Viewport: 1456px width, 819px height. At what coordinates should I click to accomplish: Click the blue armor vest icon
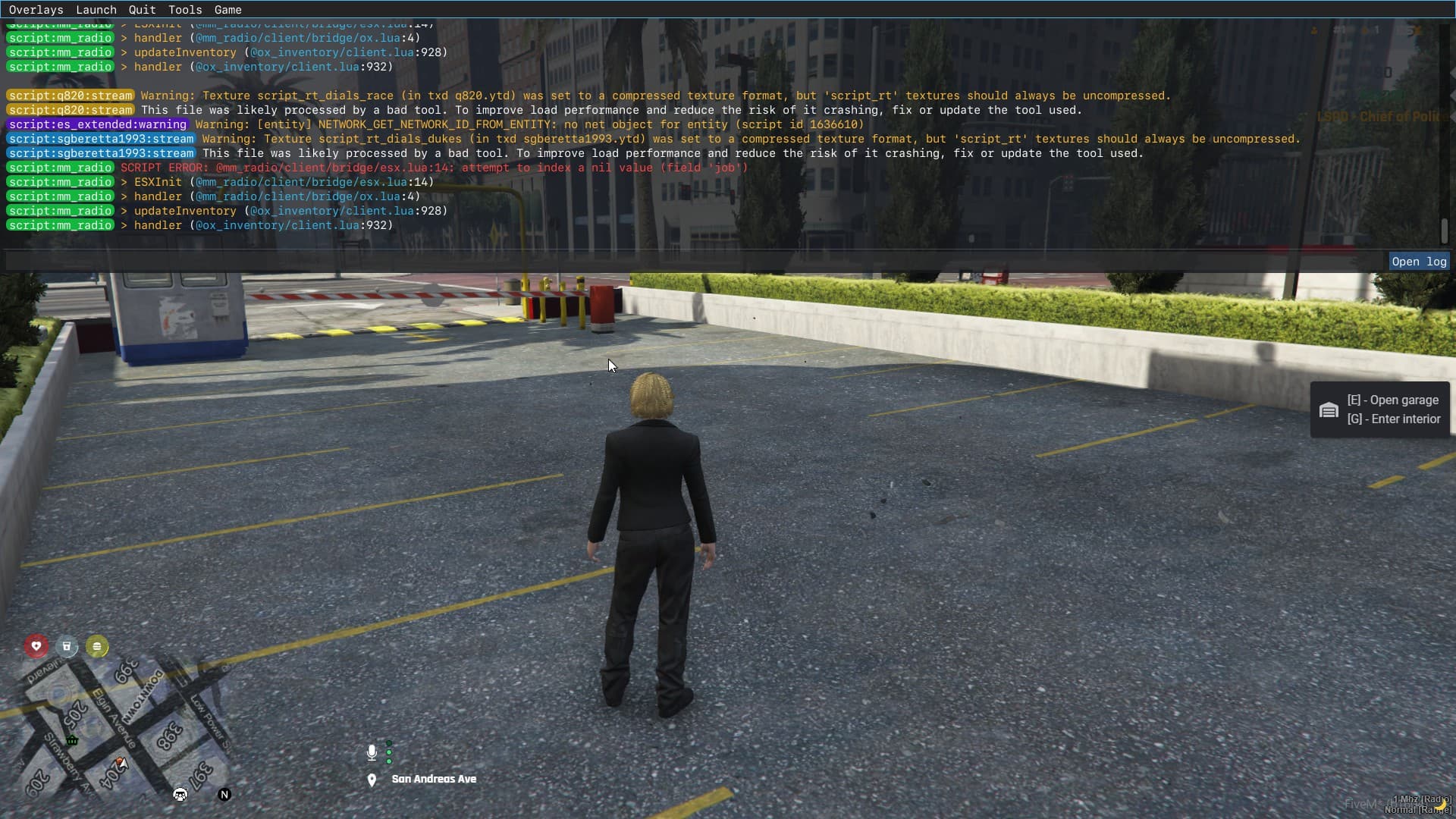coord(67,646)
